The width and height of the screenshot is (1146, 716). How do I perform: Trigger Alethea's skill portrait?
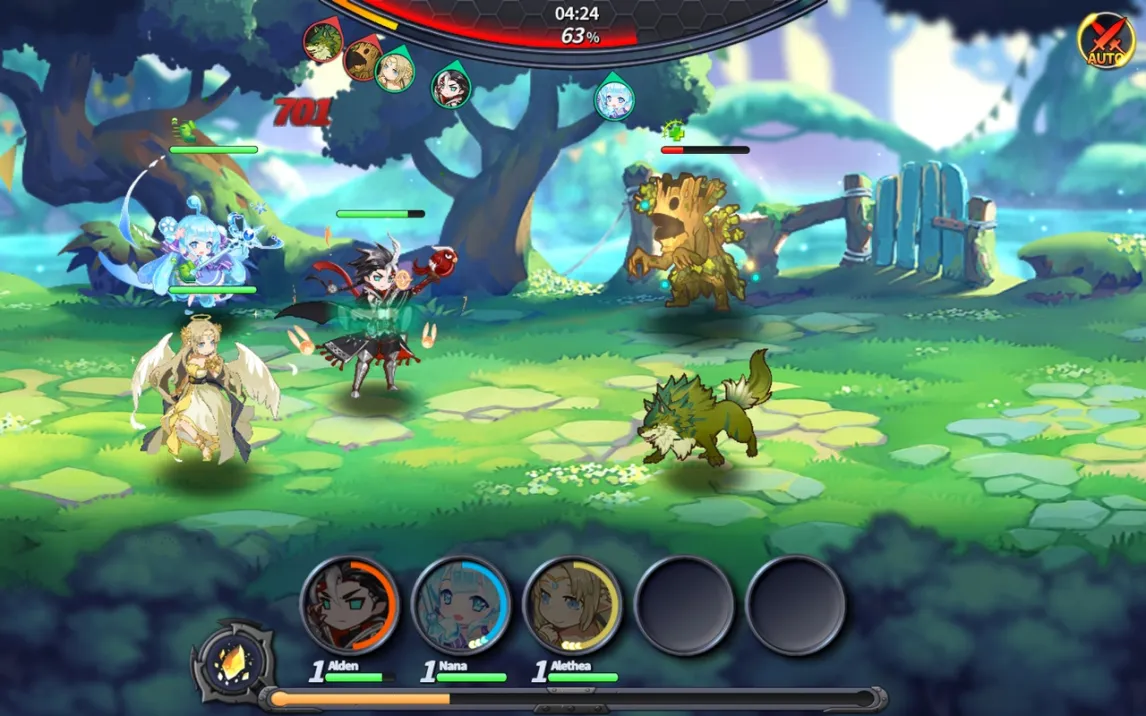pos(572,604)
